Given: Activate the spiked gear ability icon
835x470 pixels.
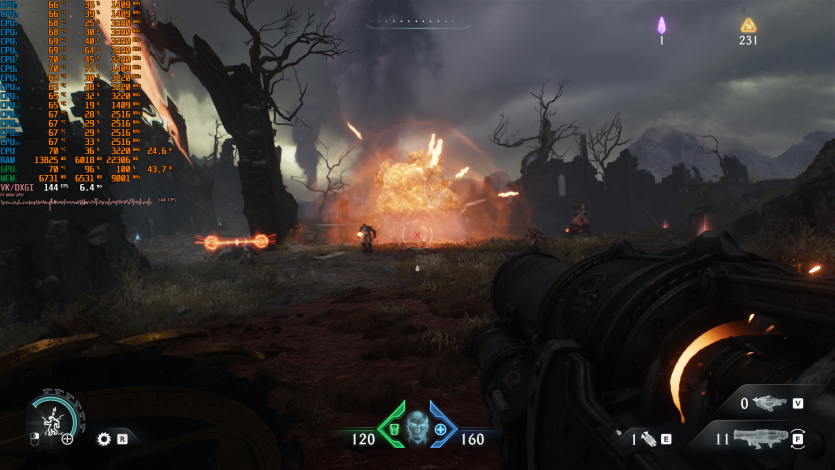Looking at the screenshot, I should click(103, 438).
